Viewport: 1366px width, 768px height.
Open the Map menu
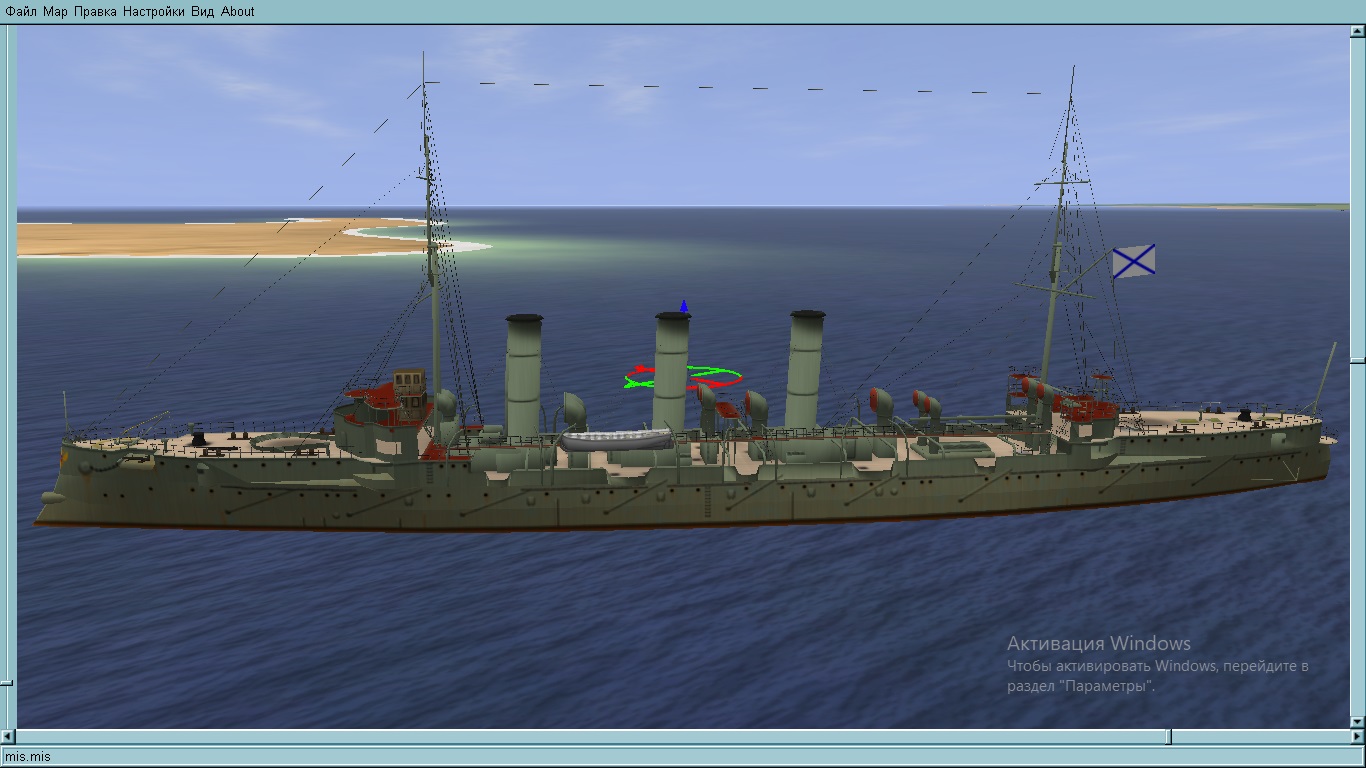(x=55, y=12)
